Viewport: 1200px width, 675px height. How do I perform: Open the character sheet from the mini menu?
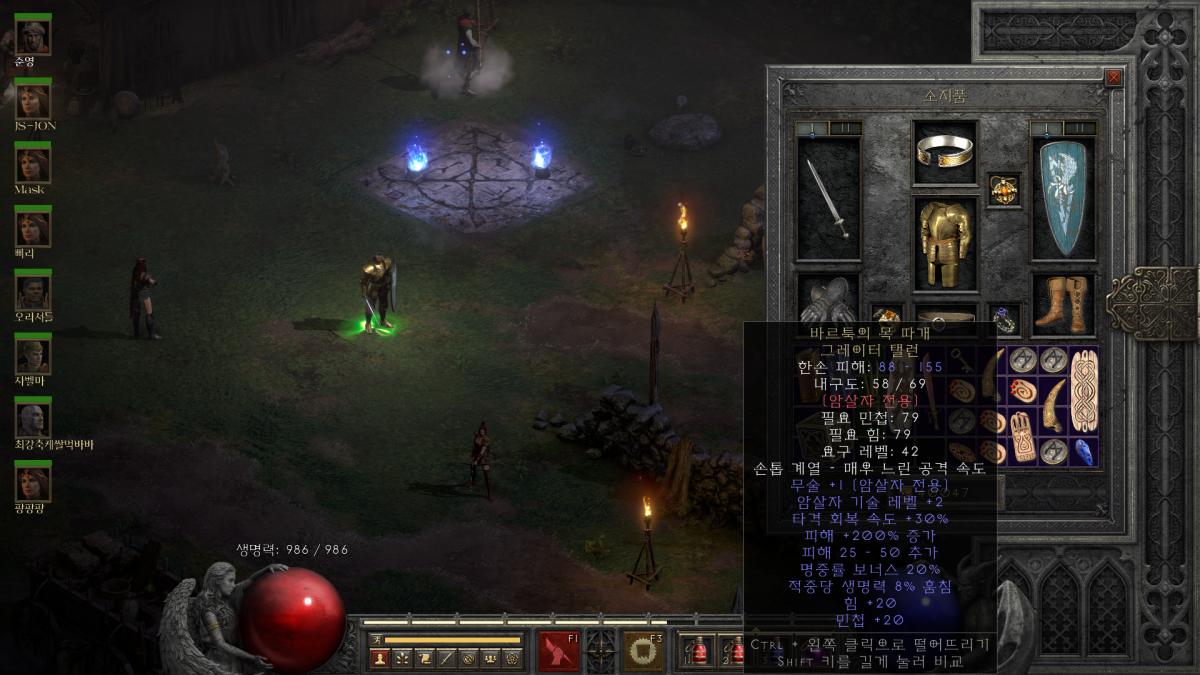click(x=380, y=658)
